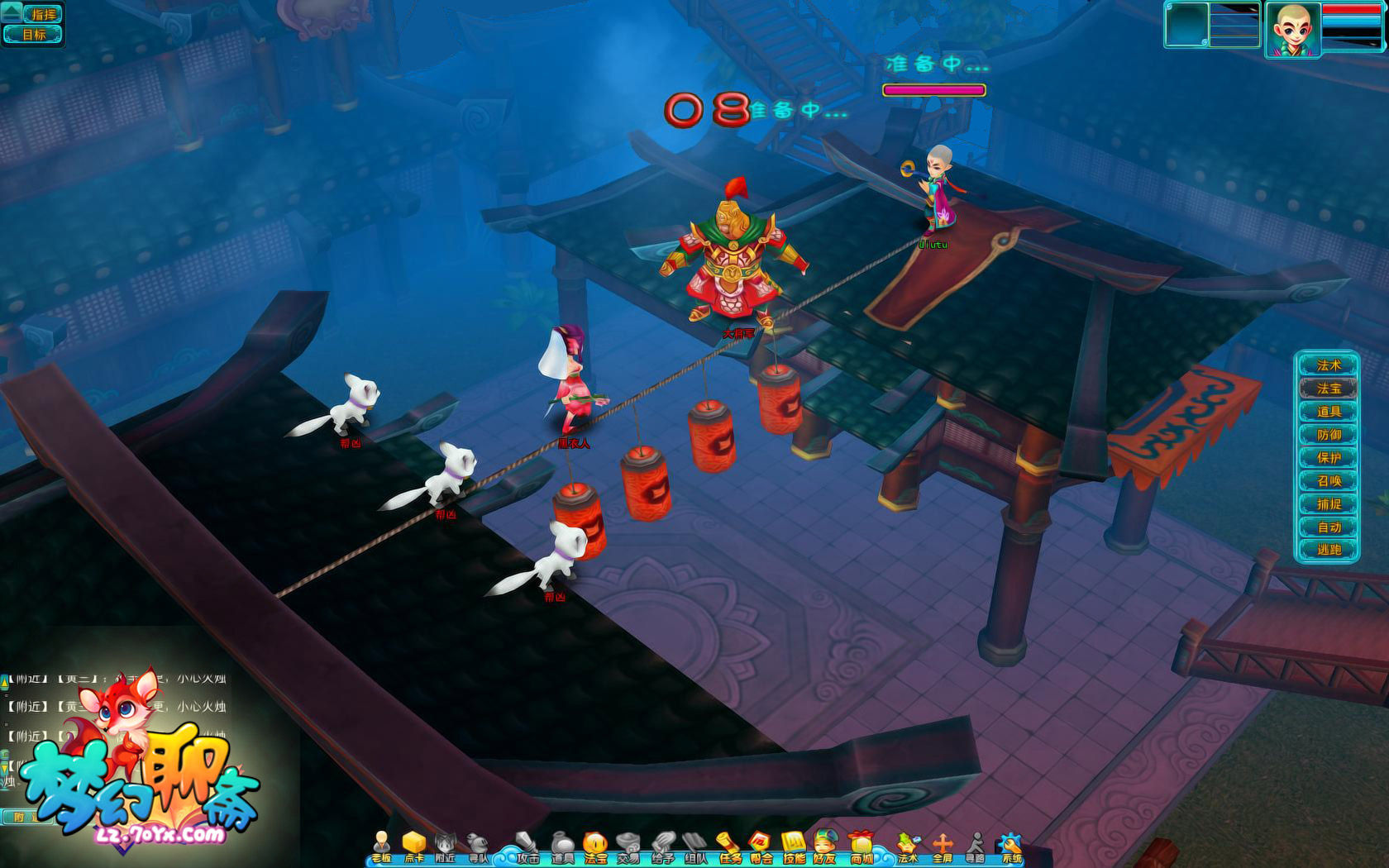Click the 点卡 gold cube icon
Screen dimensions: 1389x868
pyautogui.click(x=413, y=847)
